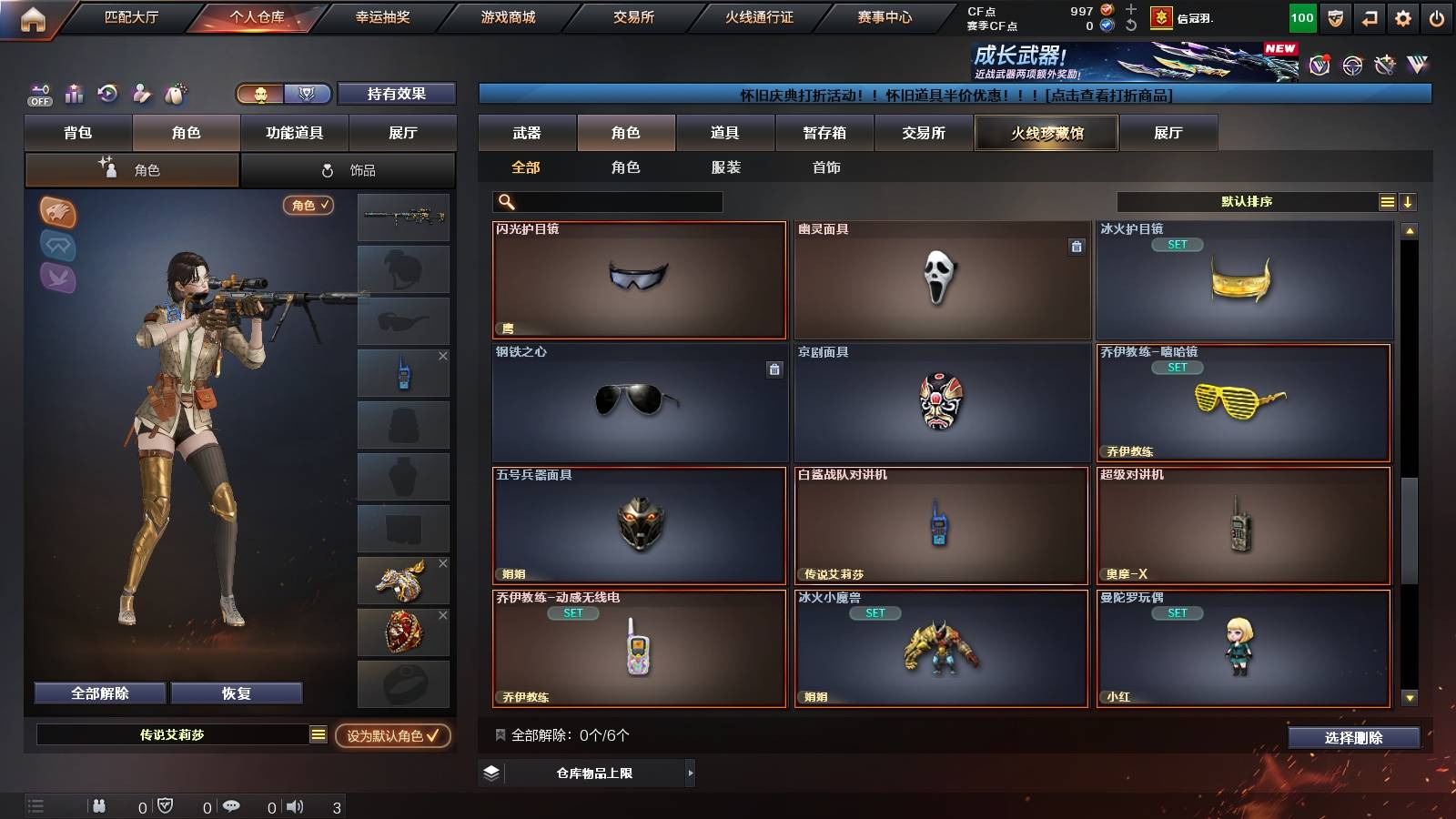The height and width of the screenshot is (819, 1456).
Task: Switch to the 火线珍藏馆 tab
Action: [x=1046, y=133]
